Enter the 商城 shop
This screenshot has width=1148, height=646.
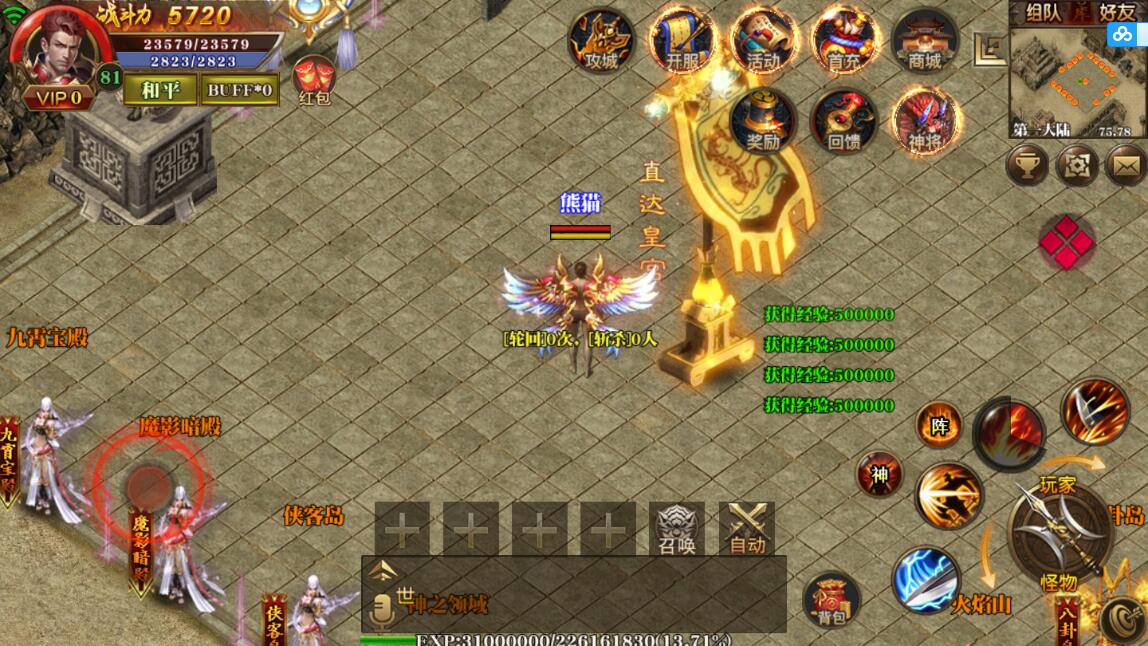(925, 42)
